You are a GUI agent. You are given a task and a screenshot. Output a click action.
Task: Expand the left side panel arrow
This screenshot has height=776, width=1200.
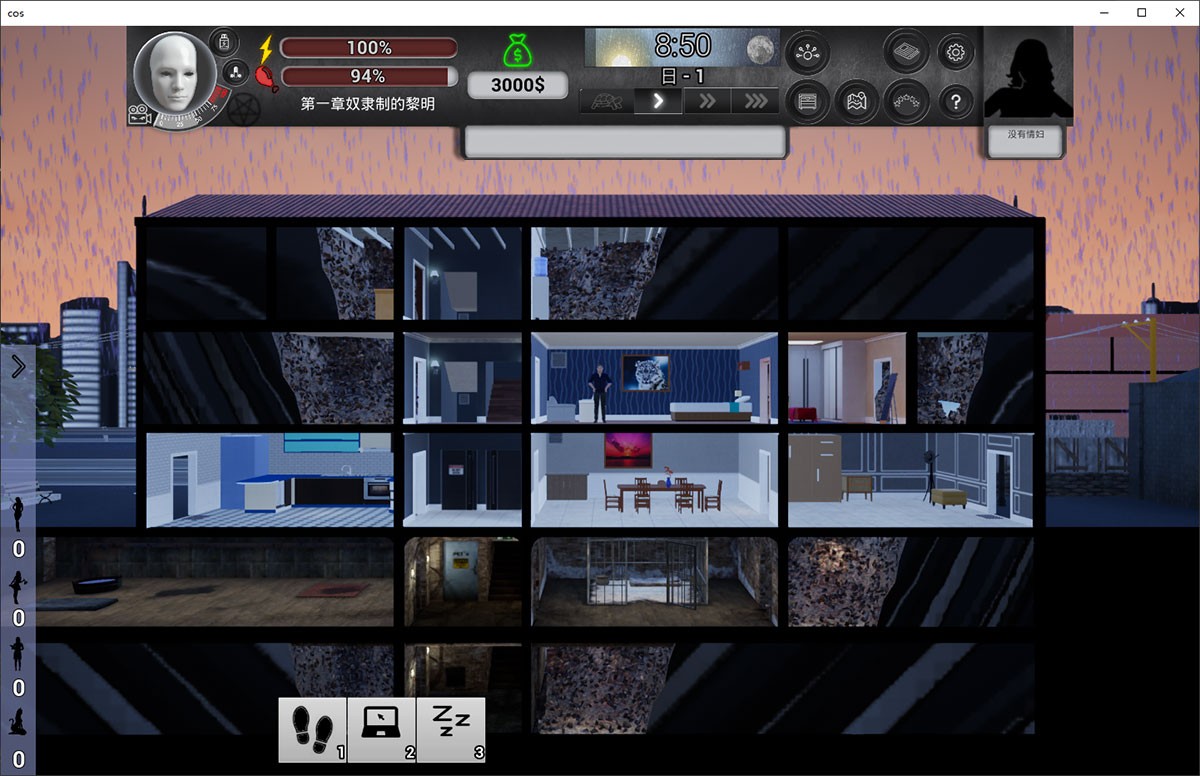(x=18, y=367)
